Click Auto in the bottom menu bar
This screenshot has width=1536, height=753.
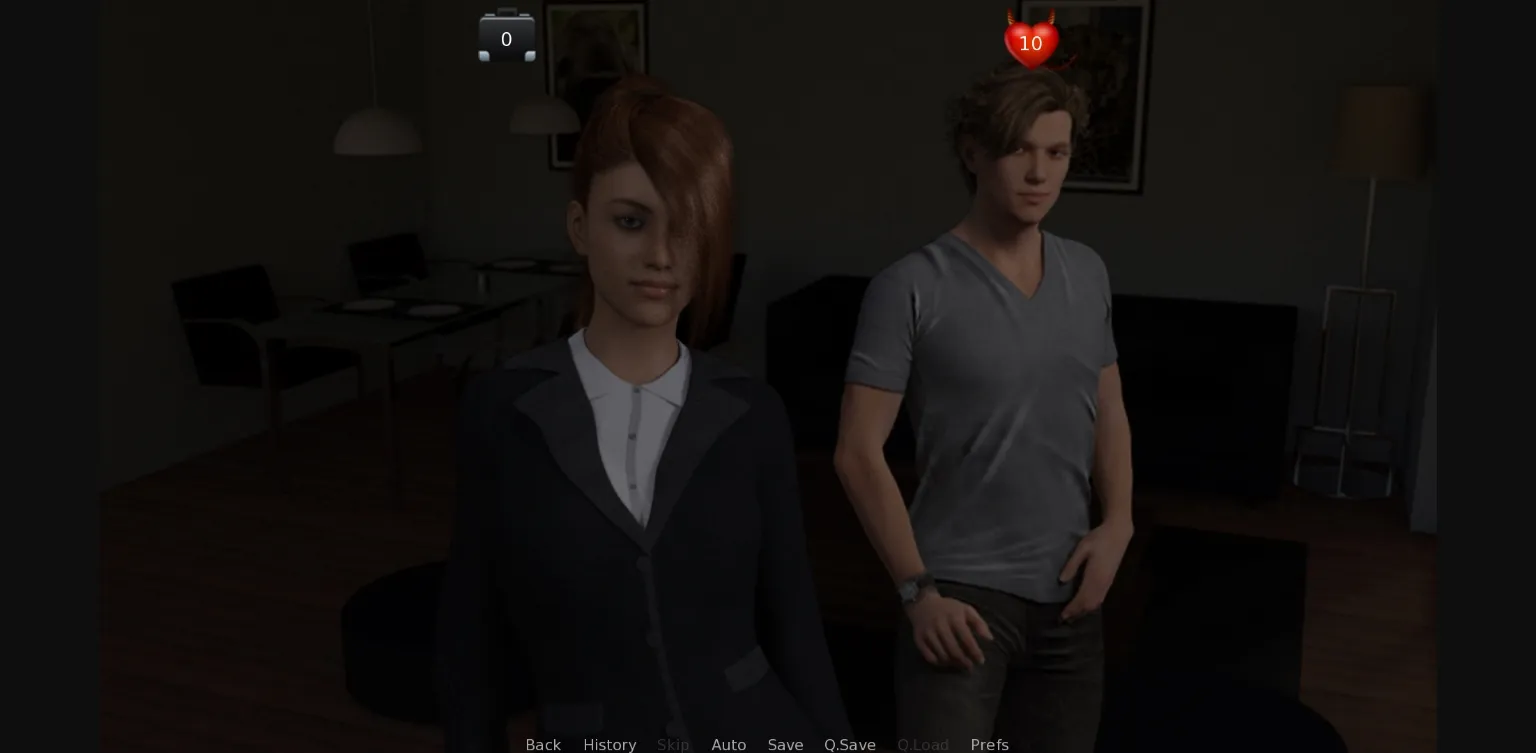[x=729, y=745]
